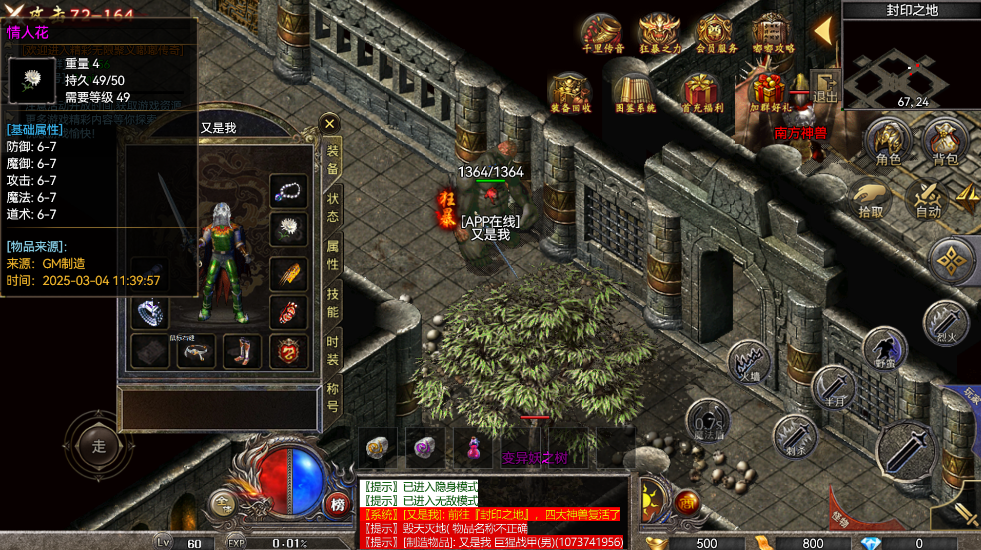Screen dimensions: 981x550
Task: Use the 半月 half-moon slash skill
Action: click(x=831, y=386)
